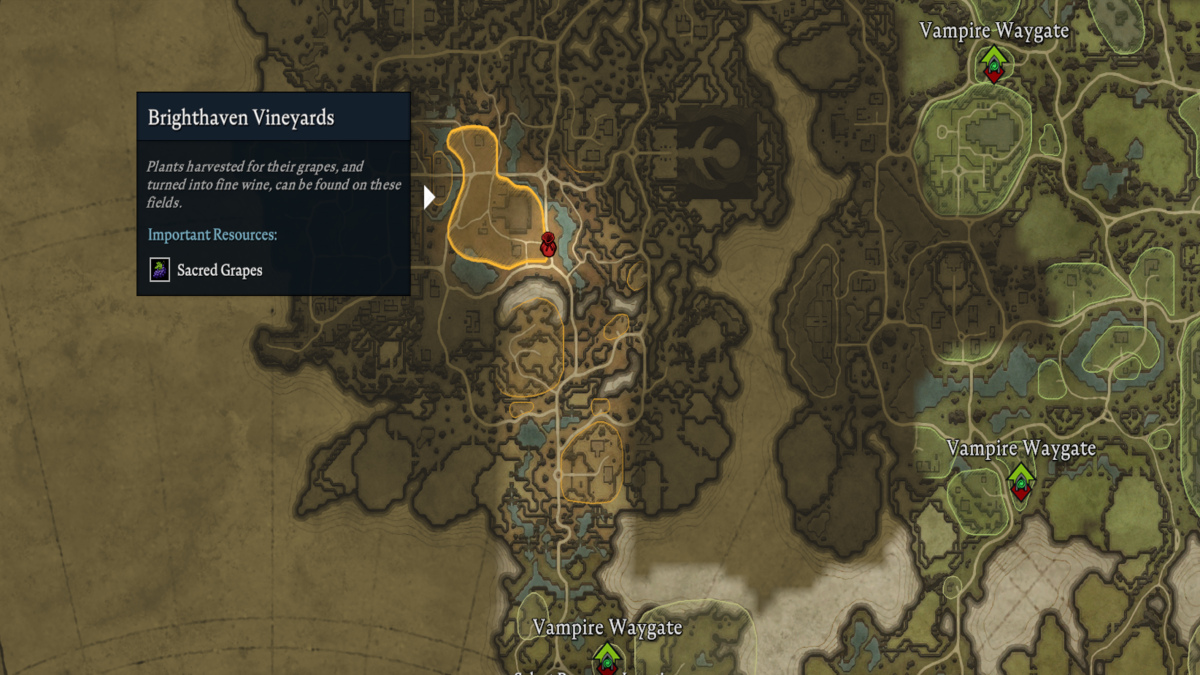Click the Sacred Grapes resource icon
The image size is (1200, 675).
click(160, 270)
